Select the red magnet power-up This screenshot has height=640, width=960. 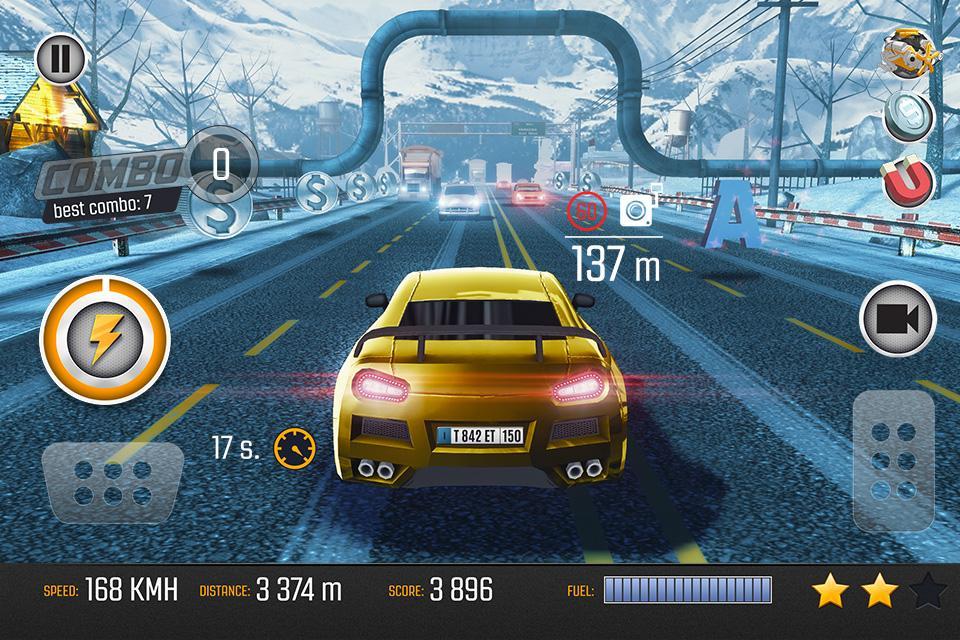pos(908,182)
